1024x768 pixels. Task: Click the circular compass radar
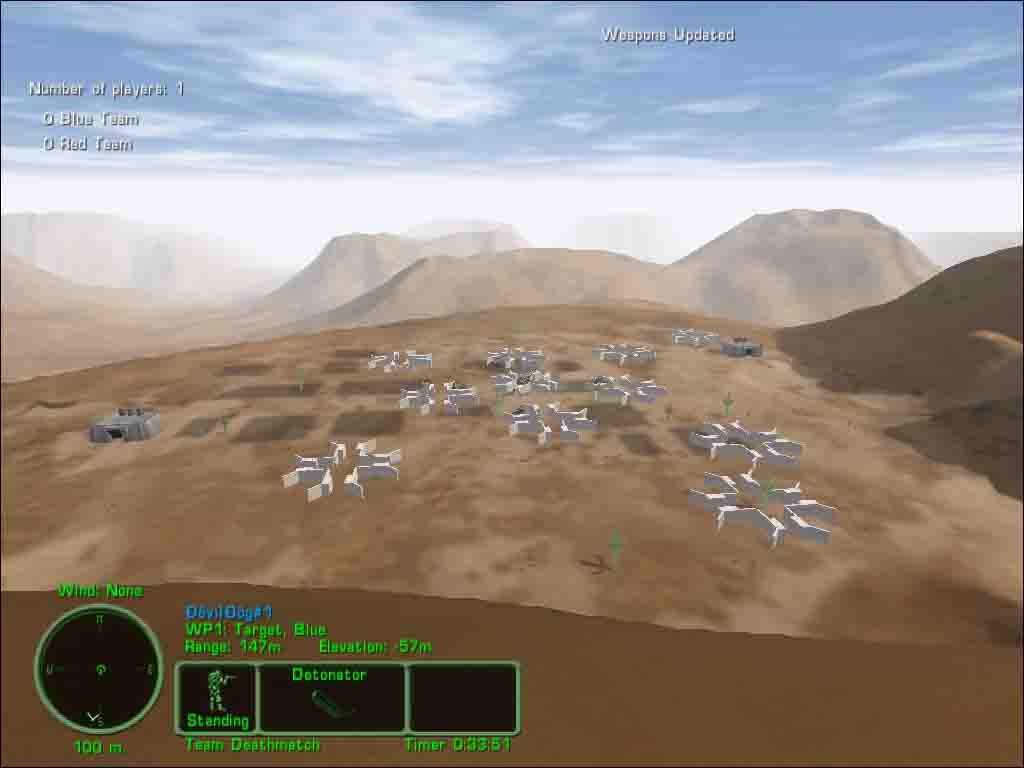[99, 668]
